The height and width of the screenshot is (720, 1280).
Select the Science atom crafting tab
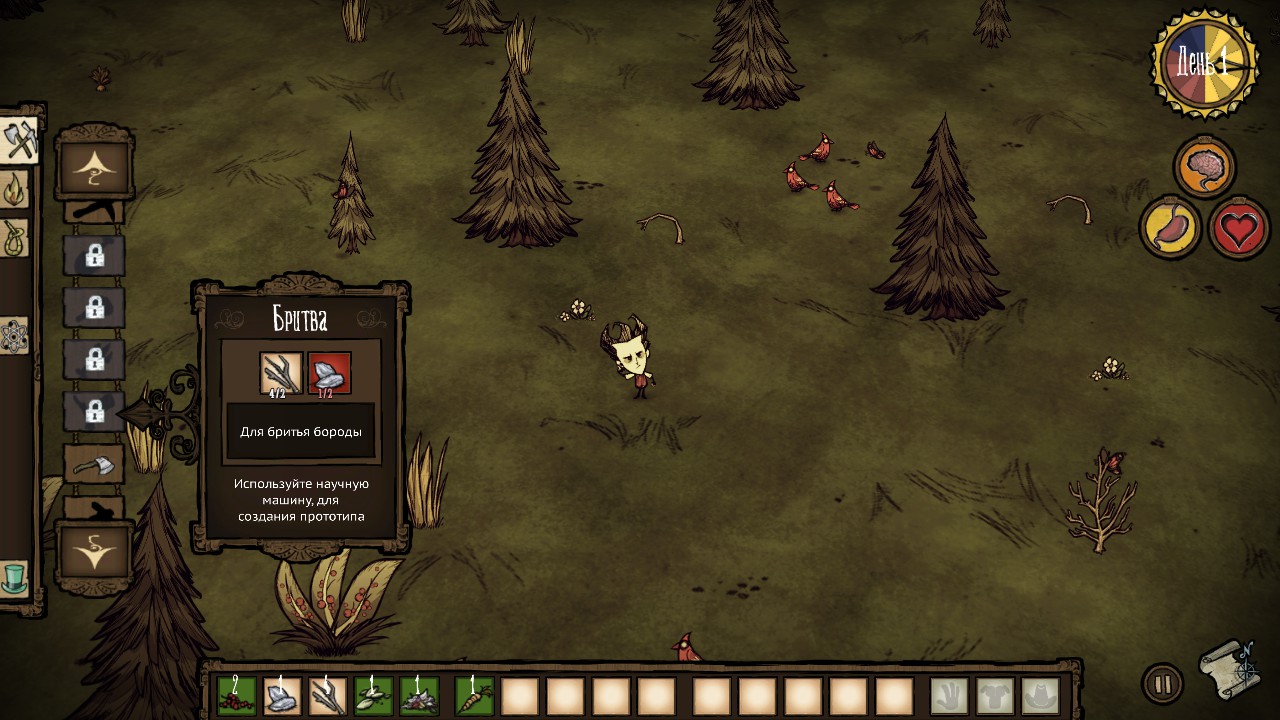click(13, 336)
